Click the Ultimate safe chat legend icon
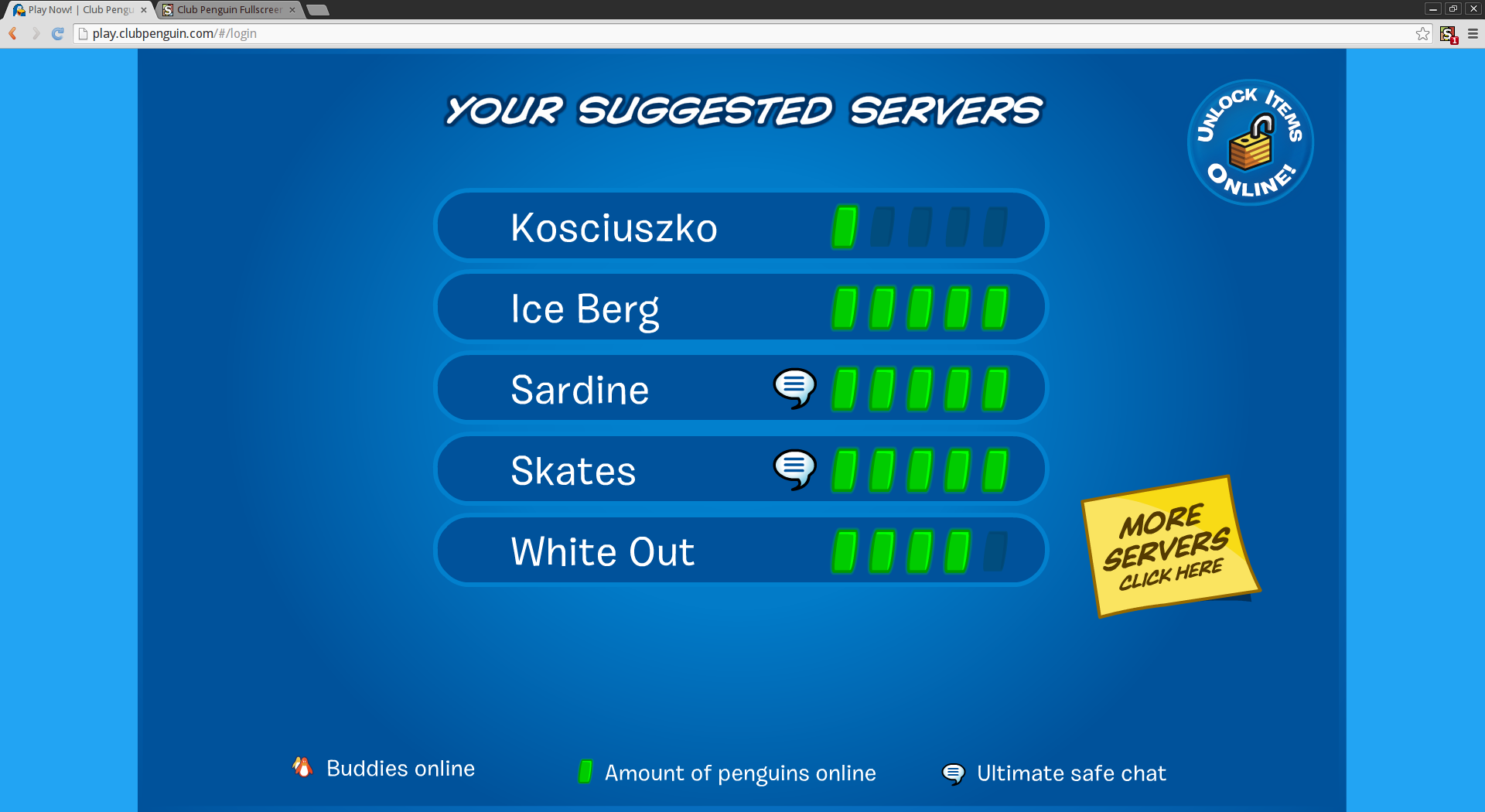The width and height of the screenshot is (1485, 812). coord(953,773)
